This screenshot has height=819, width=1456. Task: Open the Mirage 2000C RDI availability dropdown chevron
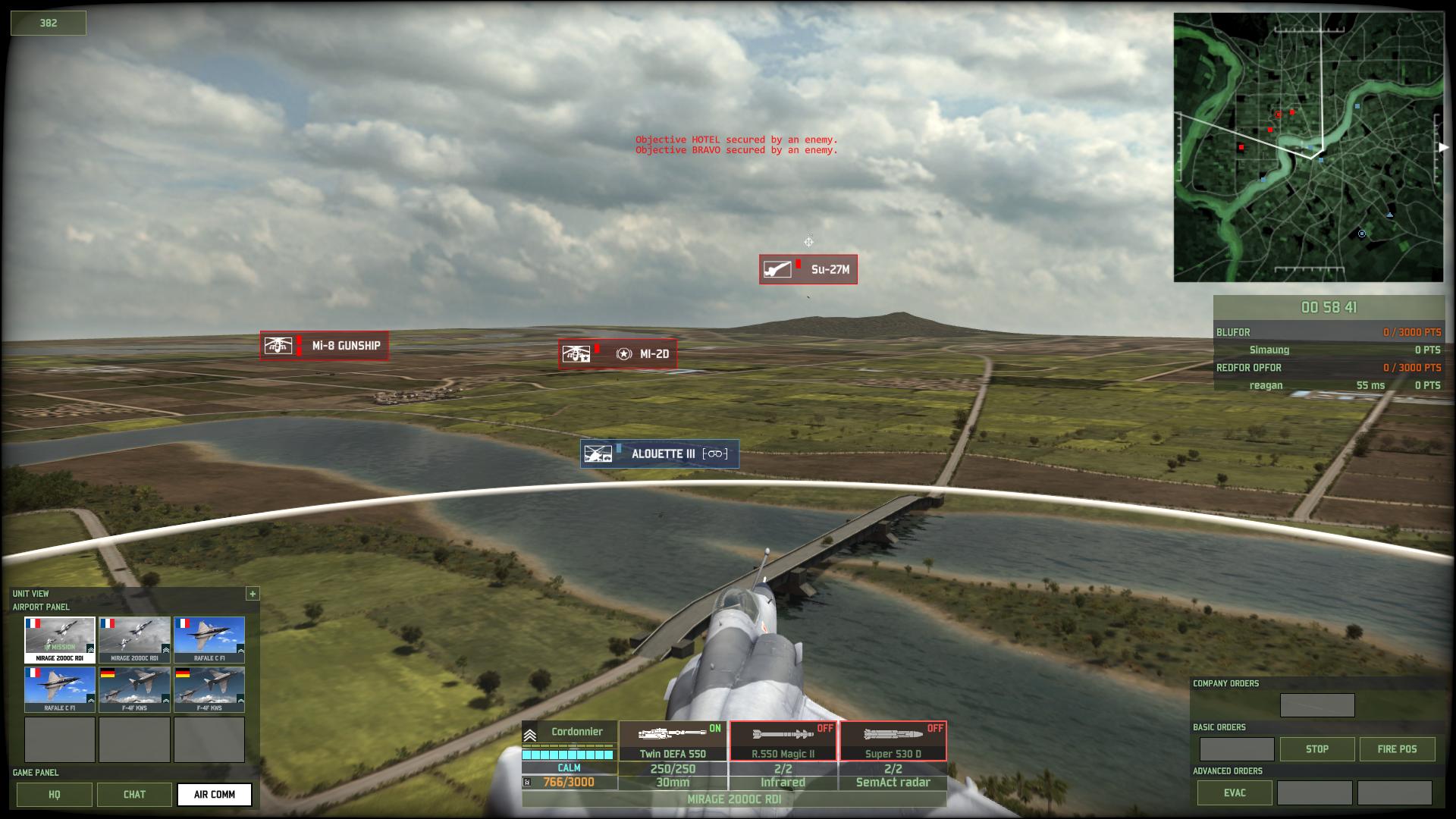pyautogui.click(x=89, y=648)
